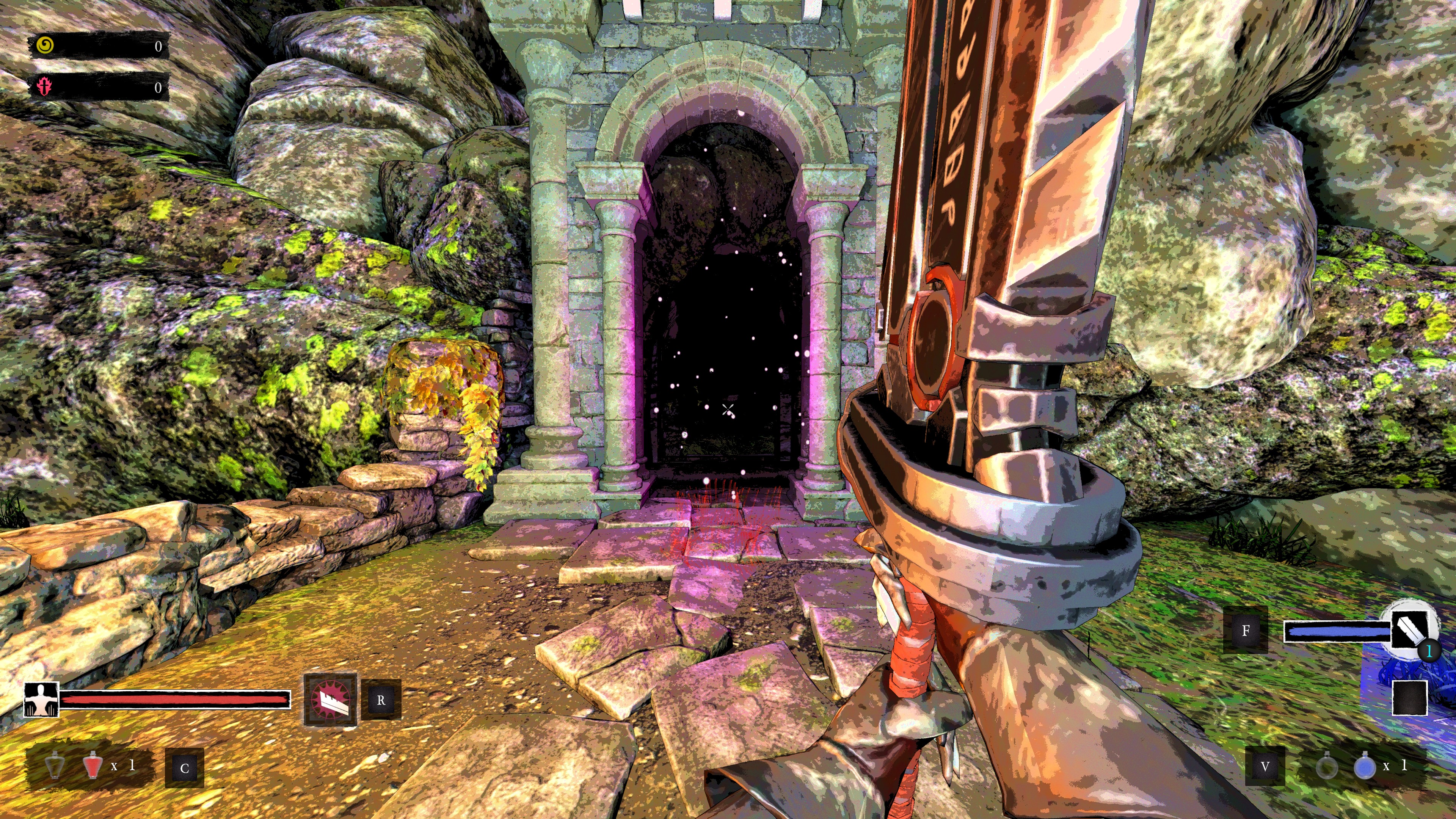The image size is (1456, 819).
Task: Click the yellow spiral currency icon
Action: click(x=45, y=45)
